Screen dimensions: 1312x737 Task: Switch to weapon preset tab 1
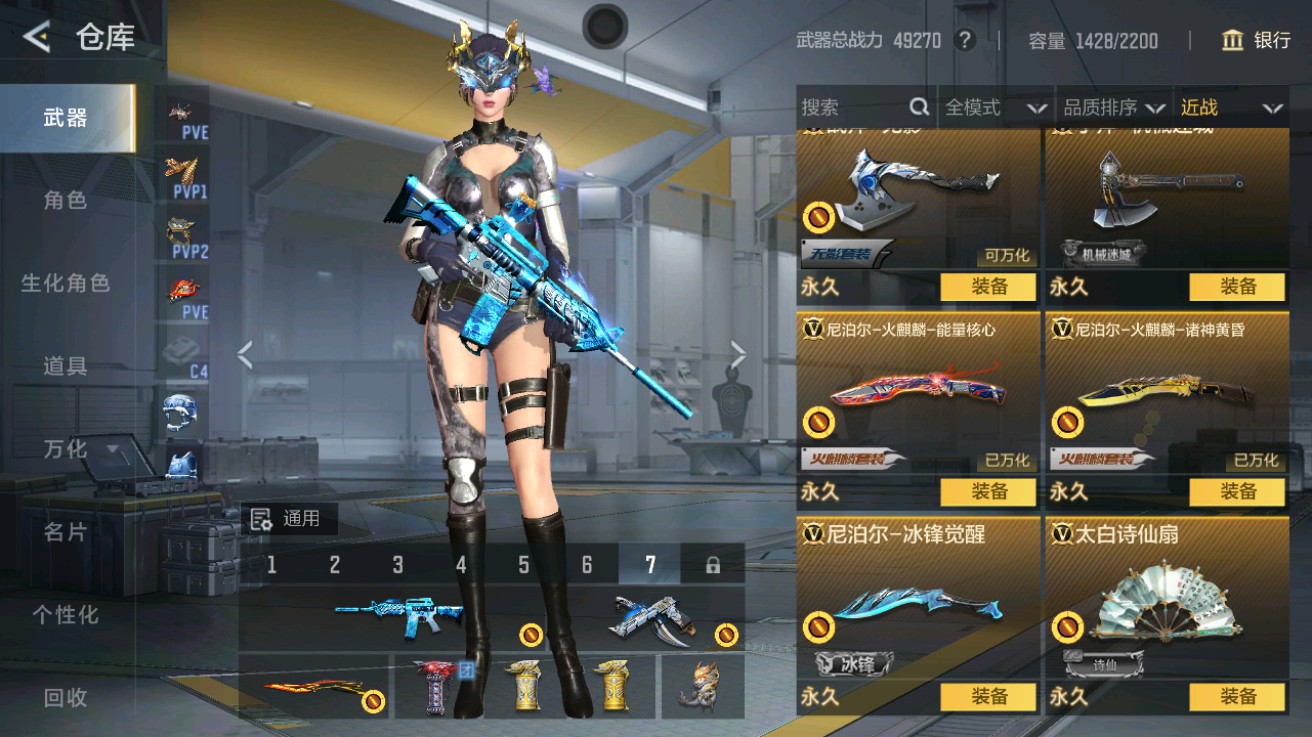coord(270,564)
